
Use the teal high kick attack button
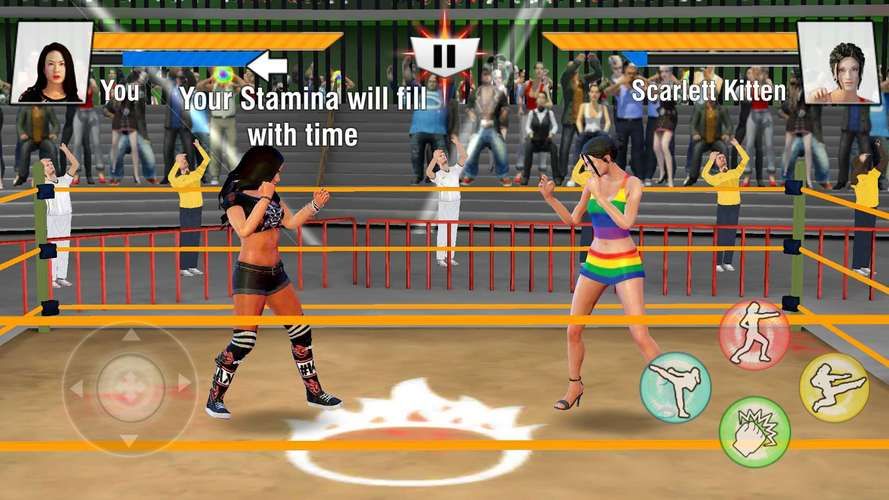pyautogui.click(x=676, y=386)
